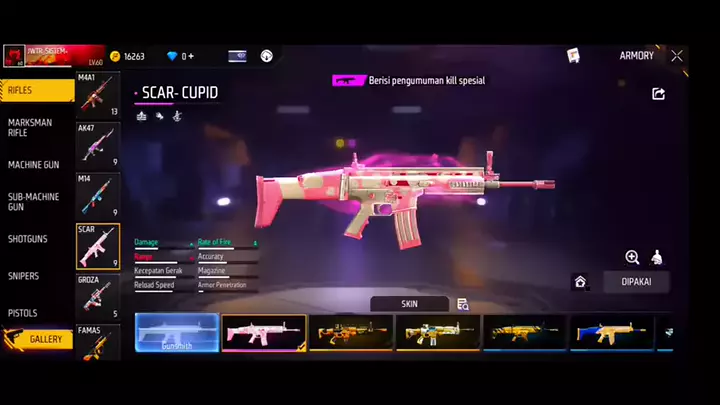Select the Machine Gun category
The image size is (720, 405).
pos(37,164)
